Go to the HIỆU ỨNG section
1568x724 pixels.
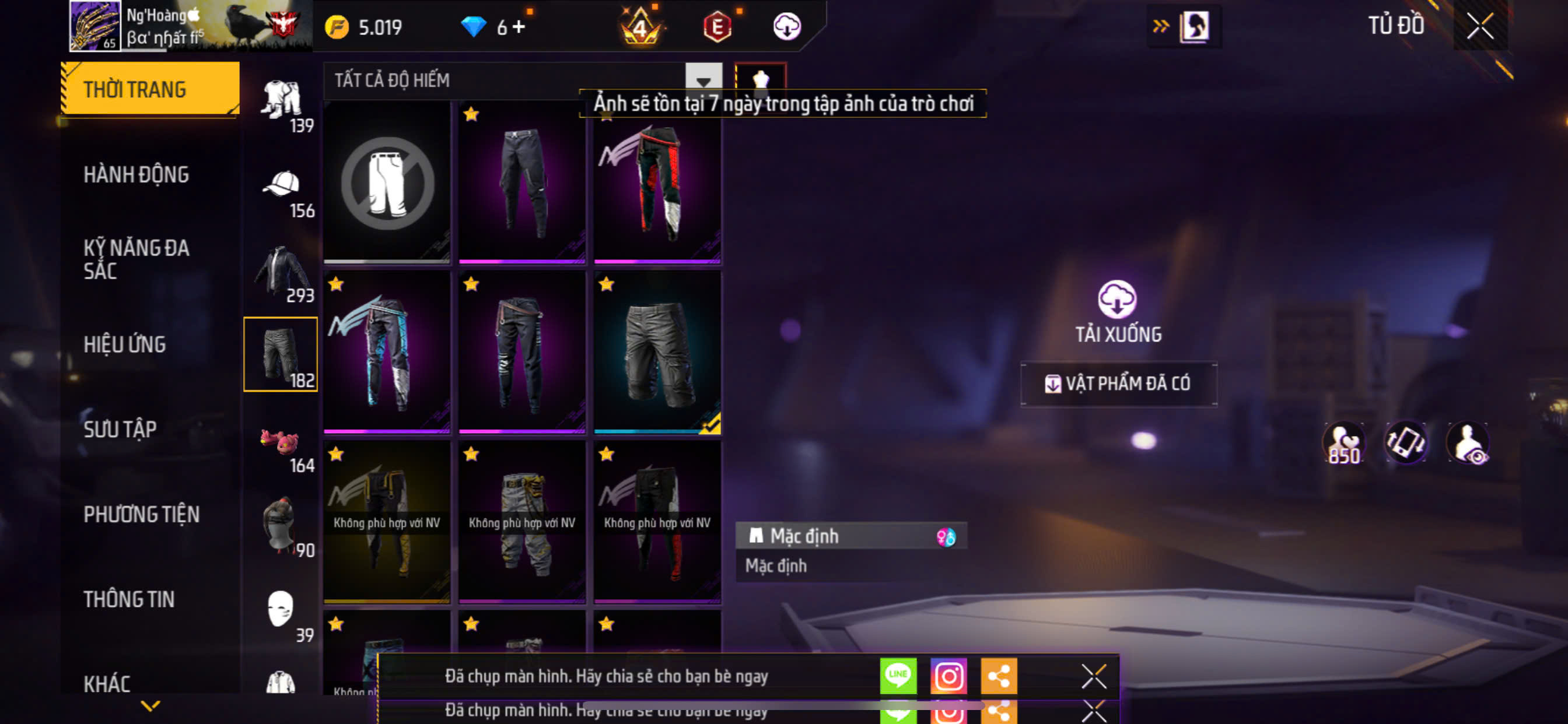tap(125, 345)
